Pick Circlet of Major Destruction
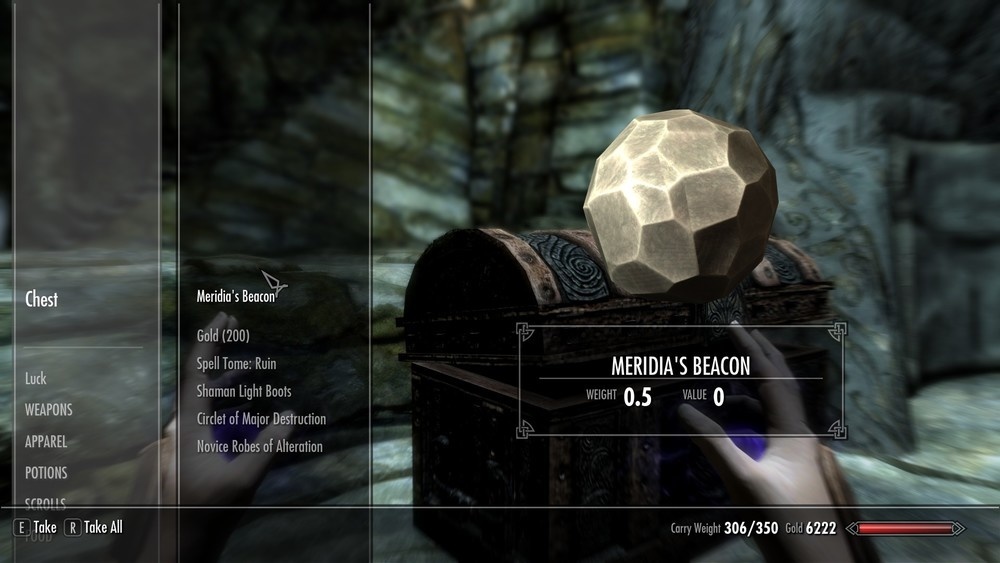The image size is (1000, 563). tap(261, 419)
